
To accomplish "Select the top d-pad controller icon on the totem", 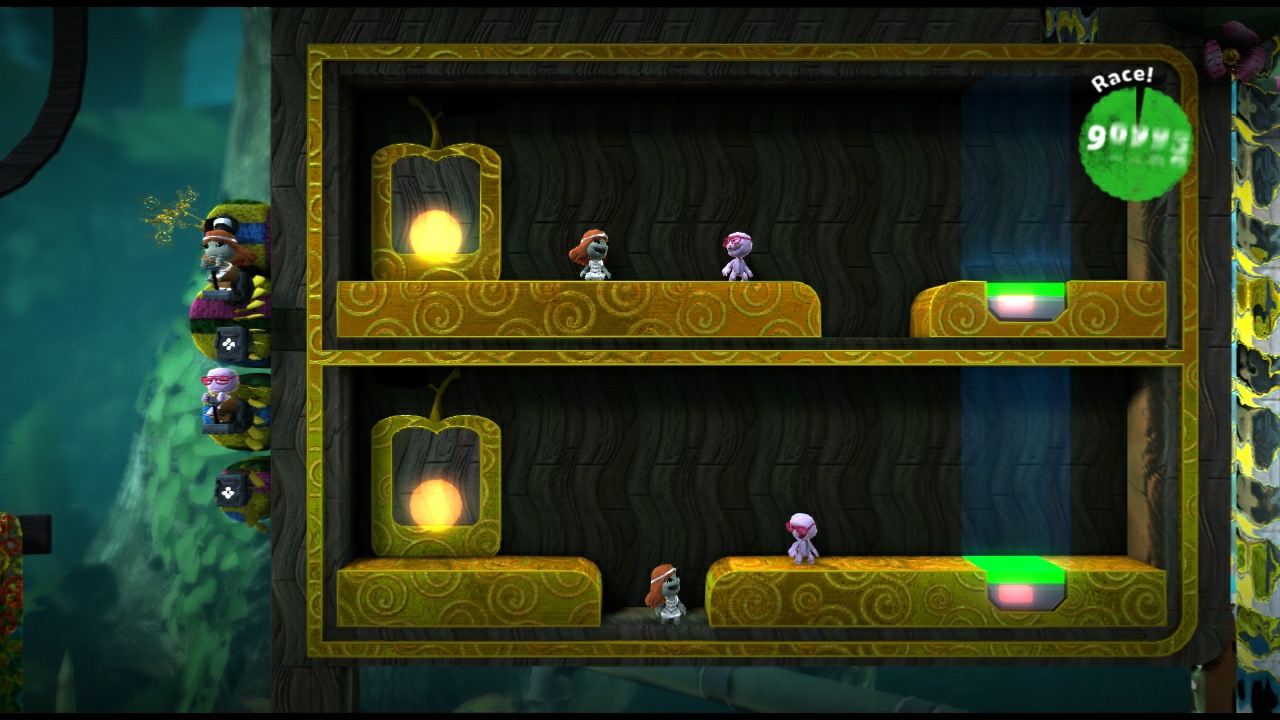I will (x=228, y=342).
